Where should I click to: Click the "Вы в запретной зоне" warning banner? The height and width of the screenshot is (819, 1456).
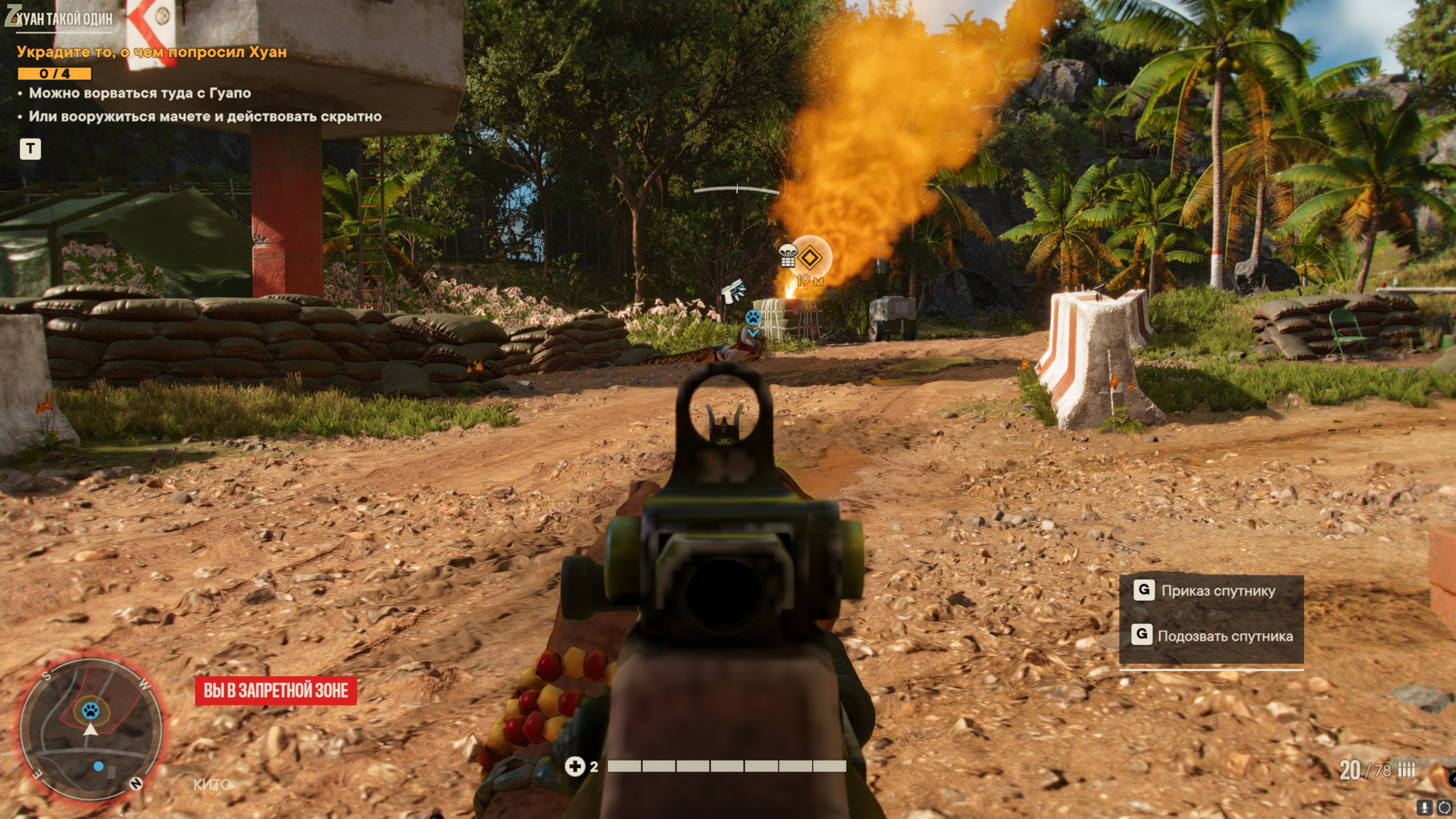point(276,690)
